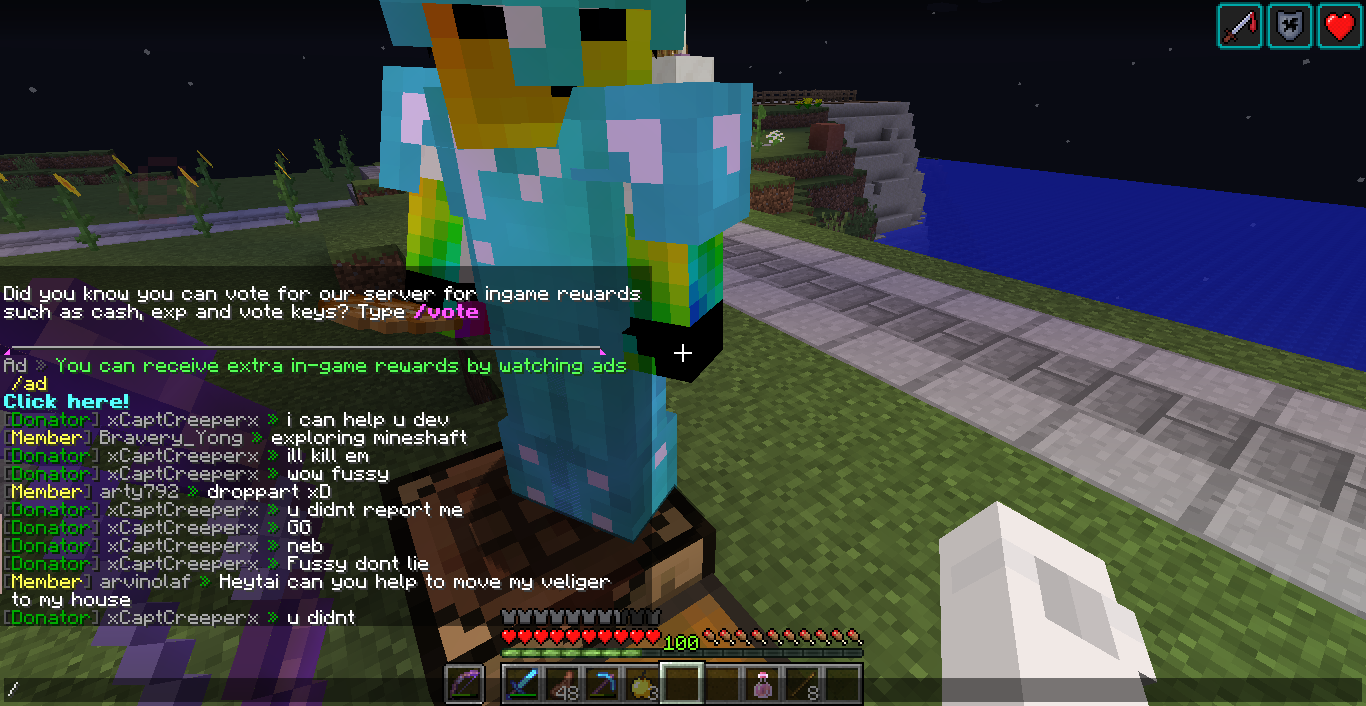
Task: Click Bravery_Yong's "exploring mineshaft" chat line
Action: coord(368,438)
